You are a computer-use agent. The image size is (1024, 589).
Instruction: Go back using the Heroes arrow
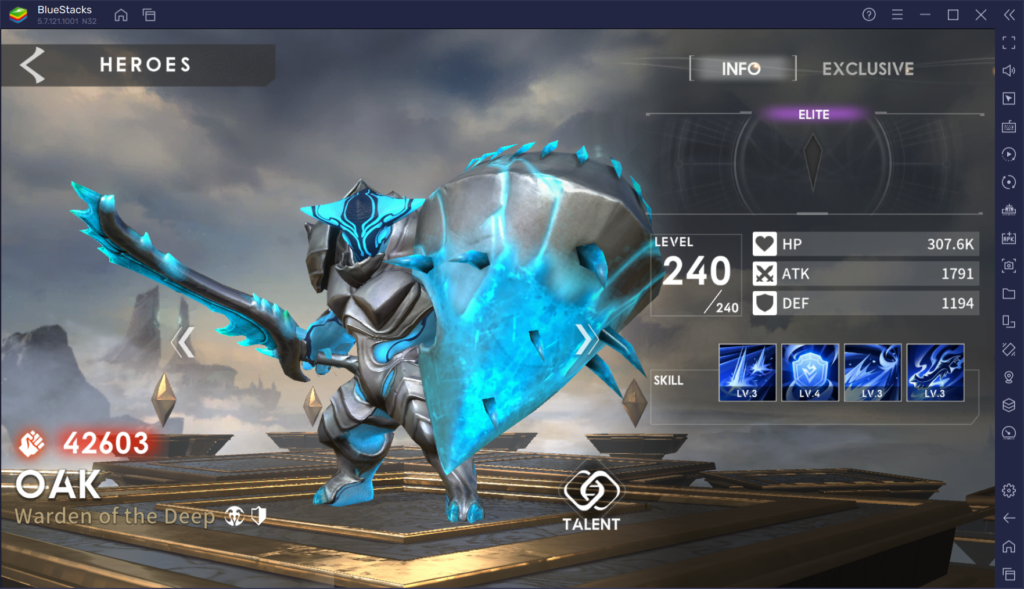(x=33, y=64)
